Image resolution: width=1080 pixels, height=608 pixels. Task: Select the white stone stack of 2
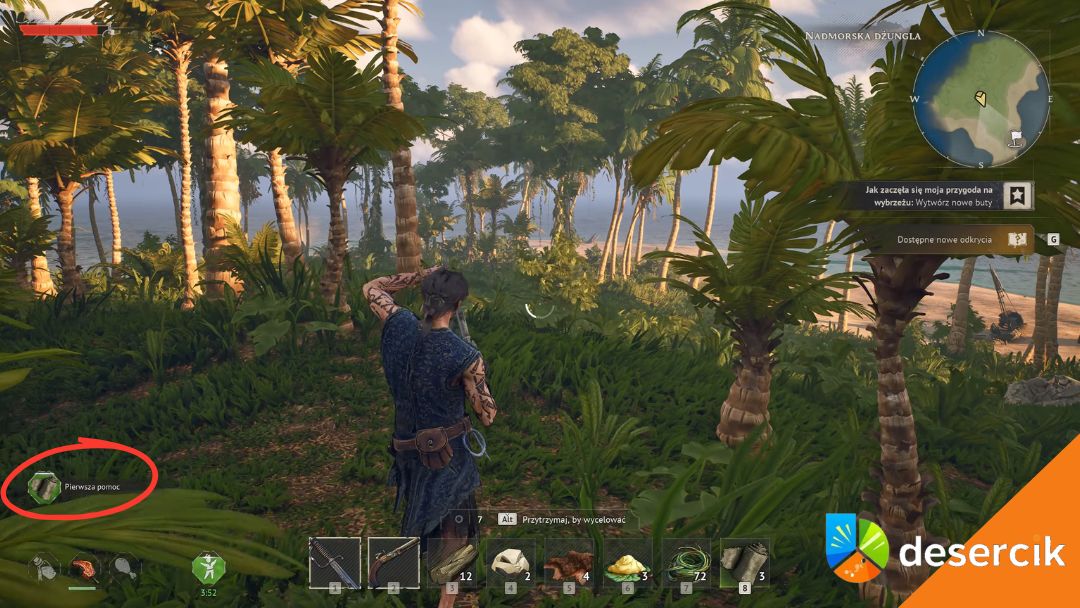tap(511, 563)
